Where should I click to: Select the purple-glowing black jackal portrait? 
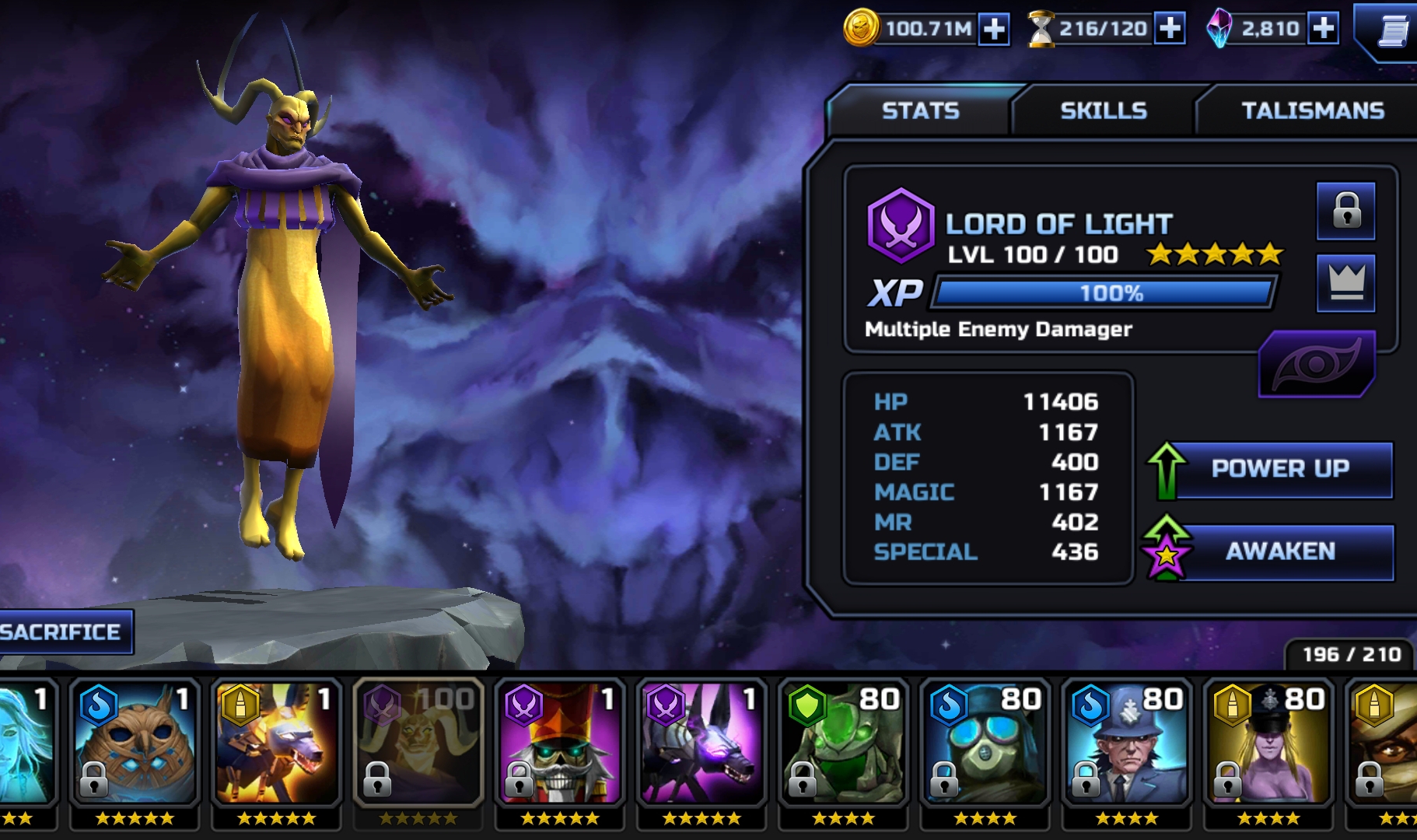tap(701, 744)
